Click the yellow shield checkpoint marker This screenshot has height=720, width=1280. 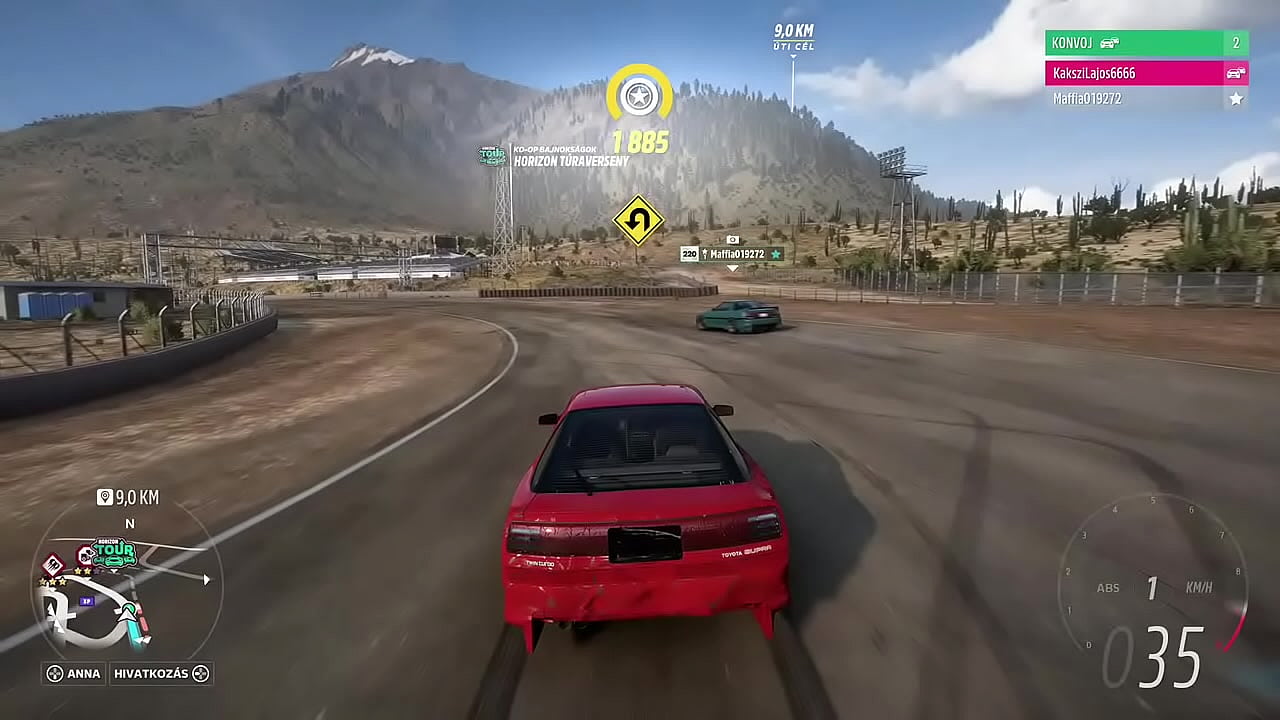(640, 95)
